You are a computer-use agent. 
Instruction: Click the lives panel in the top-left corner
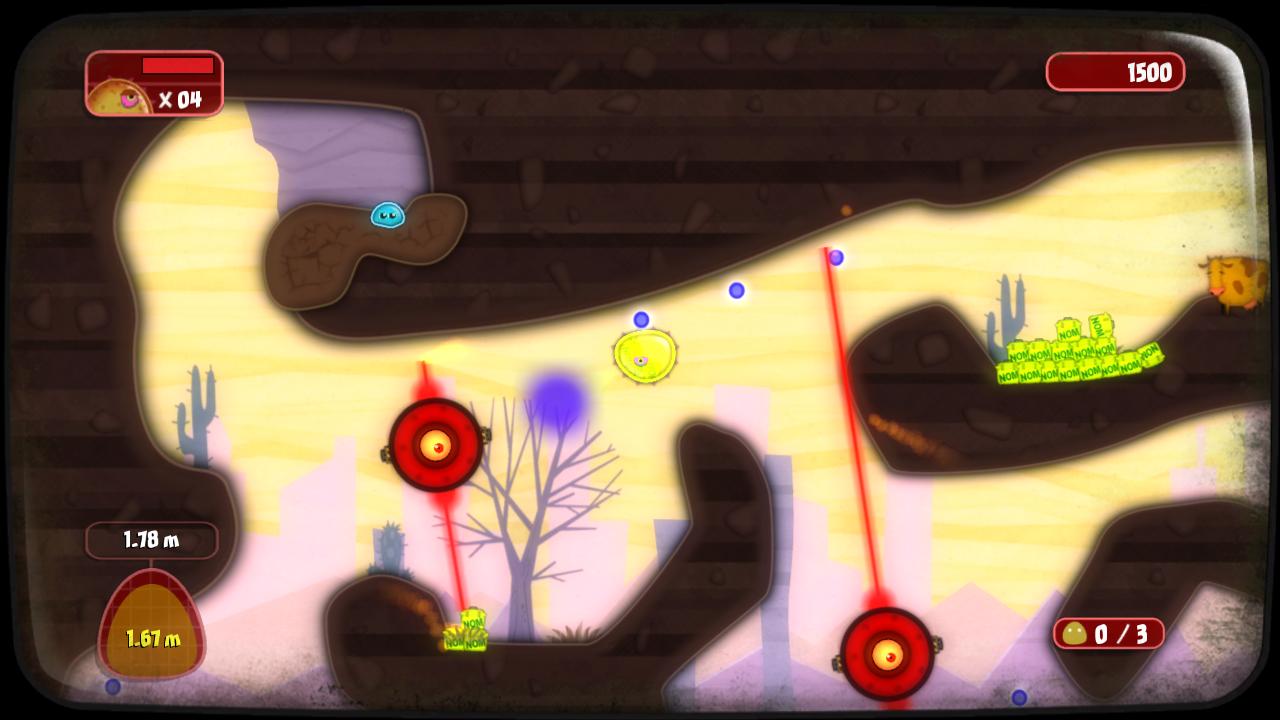(x=154, y=83)
